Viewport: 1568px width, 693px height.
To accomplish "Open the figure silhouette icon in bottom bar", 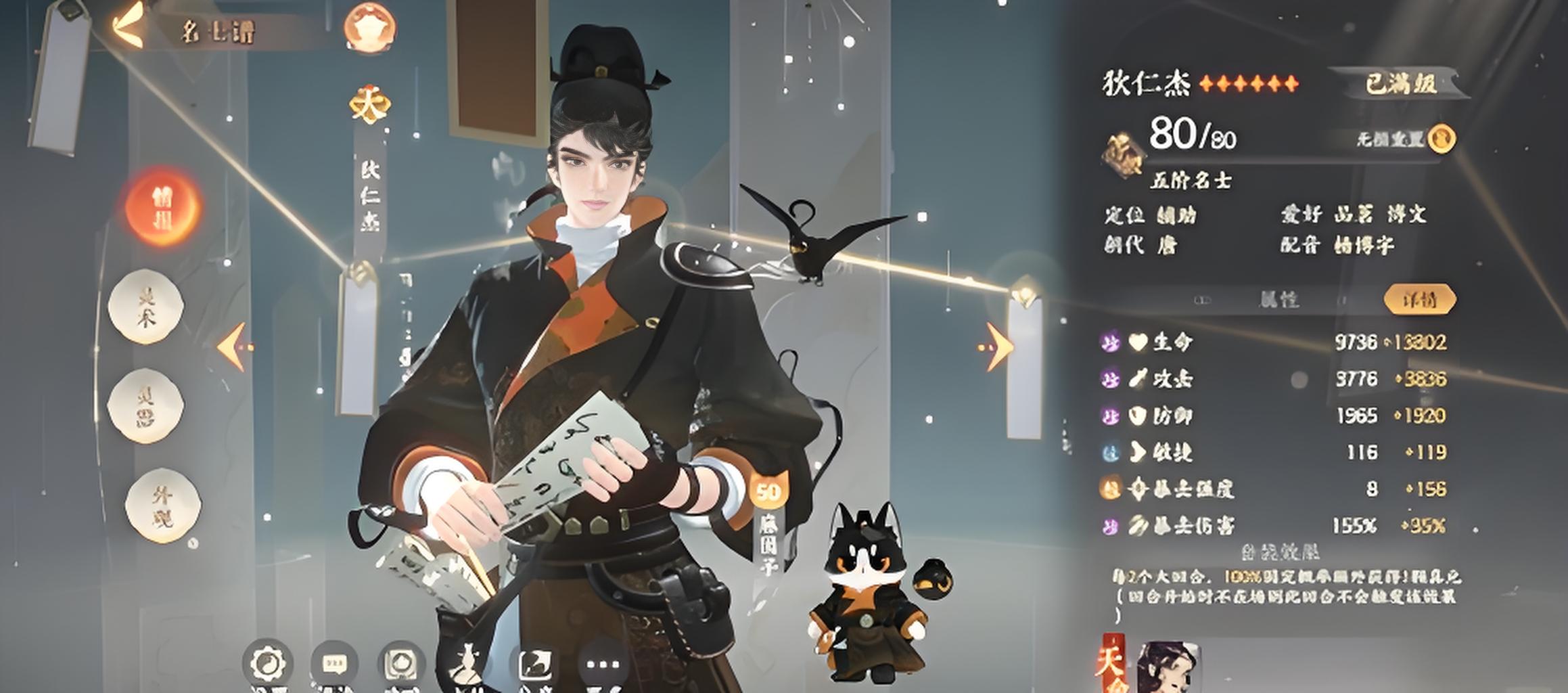I will 467,664.
